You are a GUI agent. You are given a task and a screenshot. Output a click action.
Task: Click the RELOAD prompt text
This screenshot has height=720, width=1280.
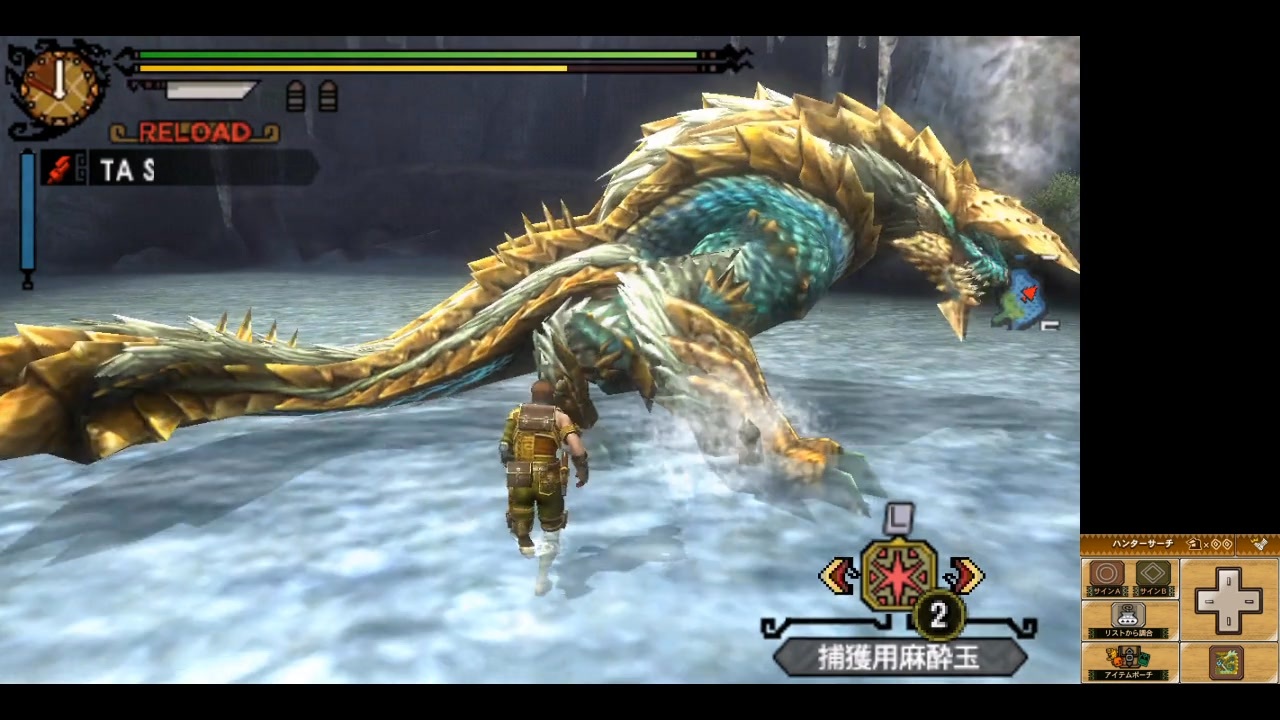[x=193, y=131]
